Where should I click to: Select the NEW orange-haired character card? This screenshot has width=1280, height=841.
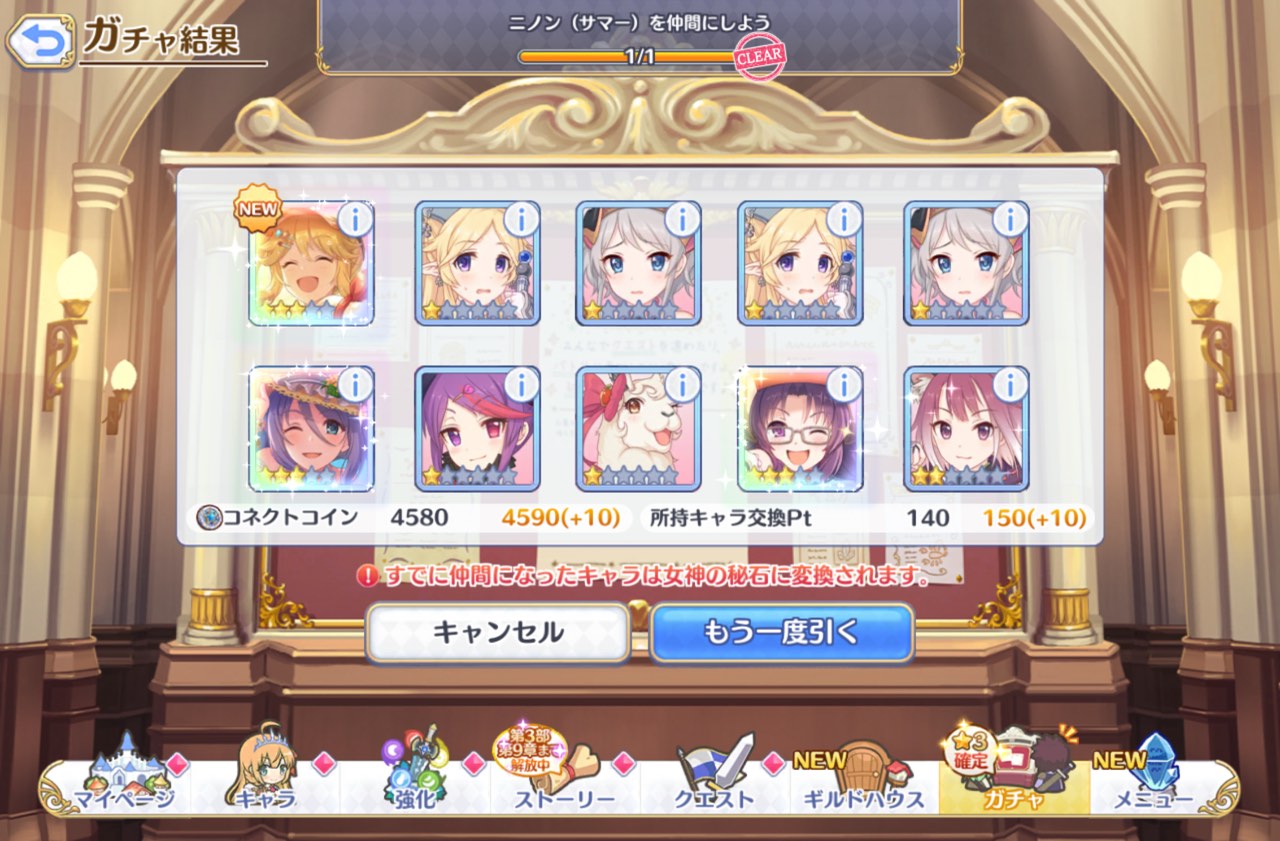click(310, 266)
